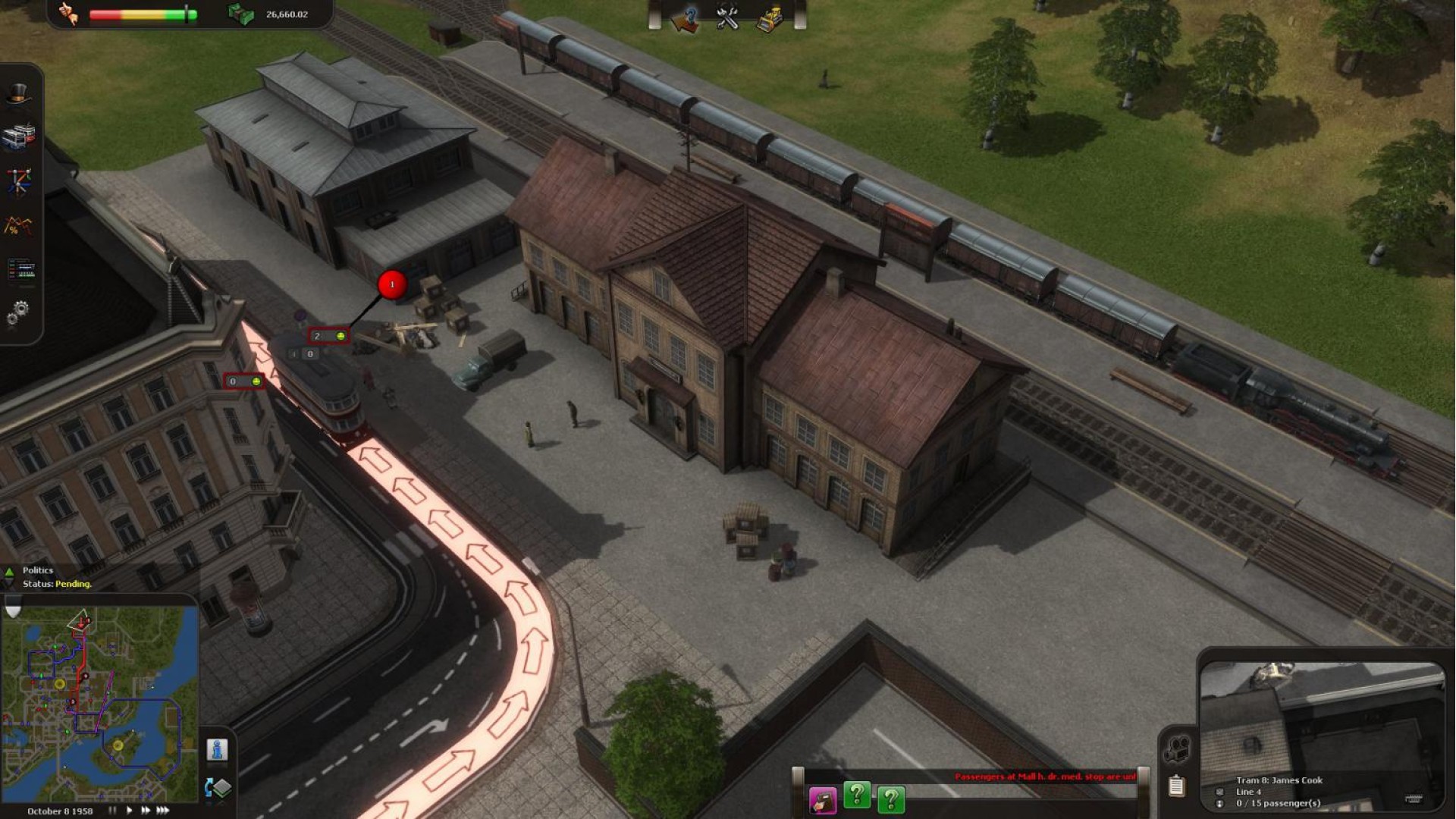Image resolution: width=1456 pixels, height=819 pixels.
Task: Open the top hat company menu
Action: (x=18, y=95)
